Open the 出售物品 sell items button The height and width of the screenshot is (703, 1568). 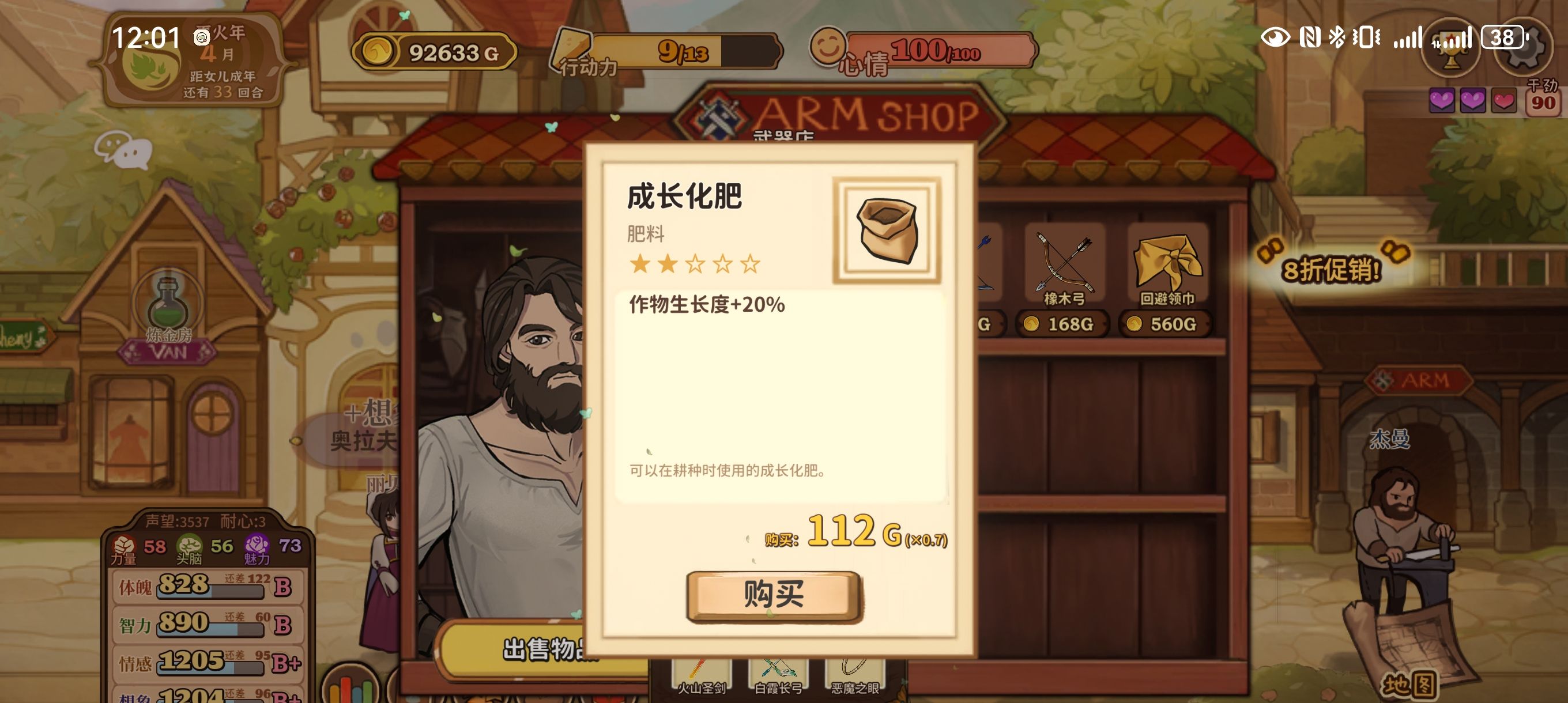(542, 649)
